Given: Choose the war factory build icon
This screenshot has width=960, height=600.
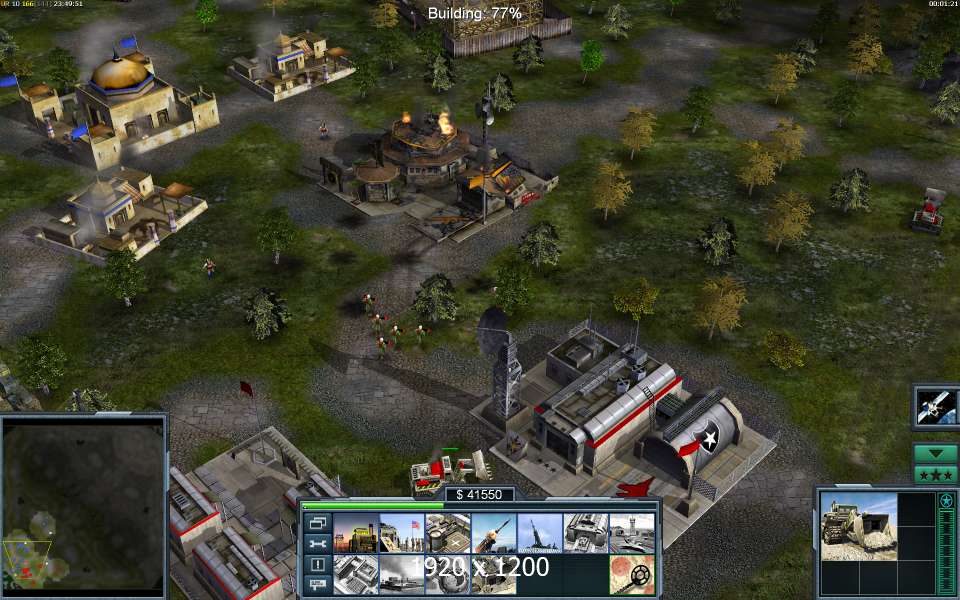Looking at the screenshot, I should 585,533.
